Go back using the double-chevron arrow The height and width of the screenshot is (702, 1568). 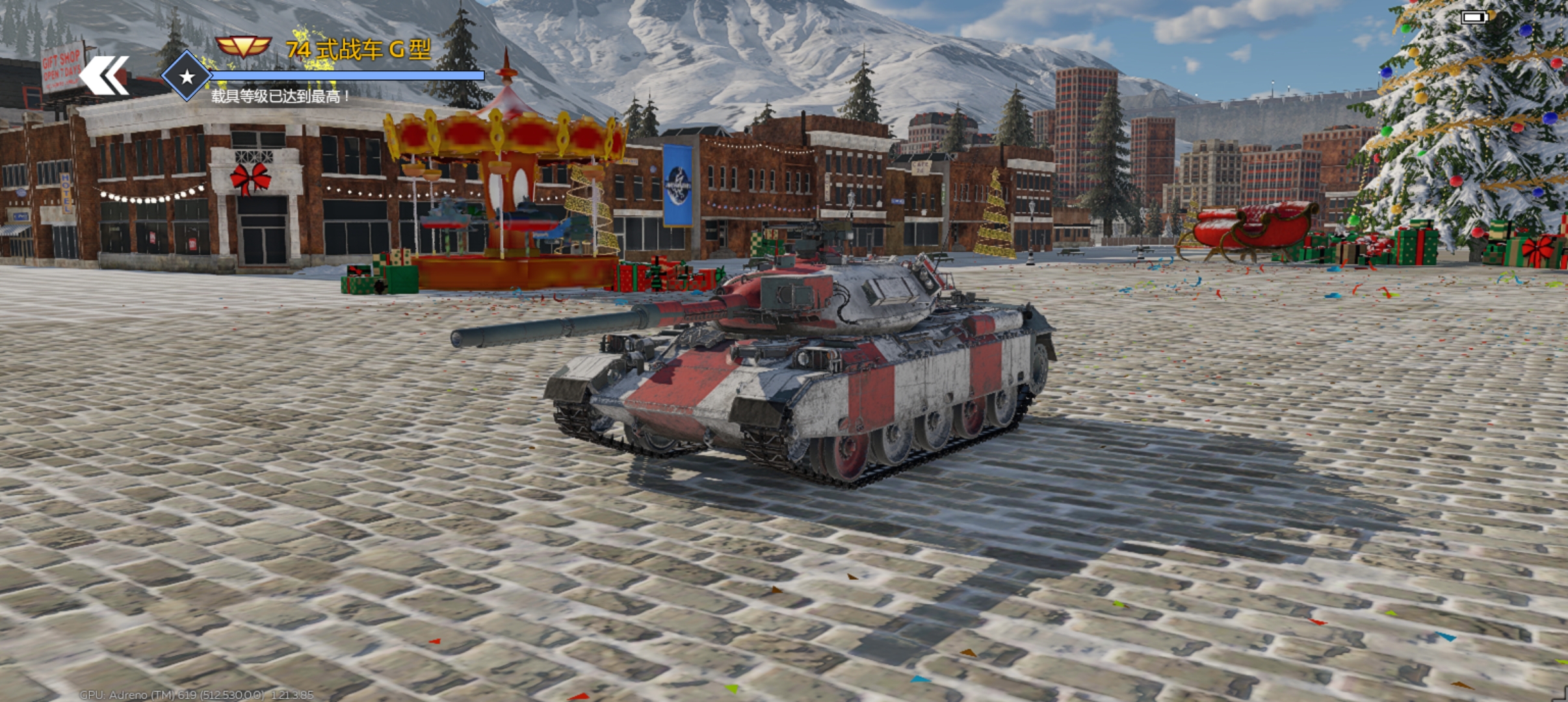104,76
